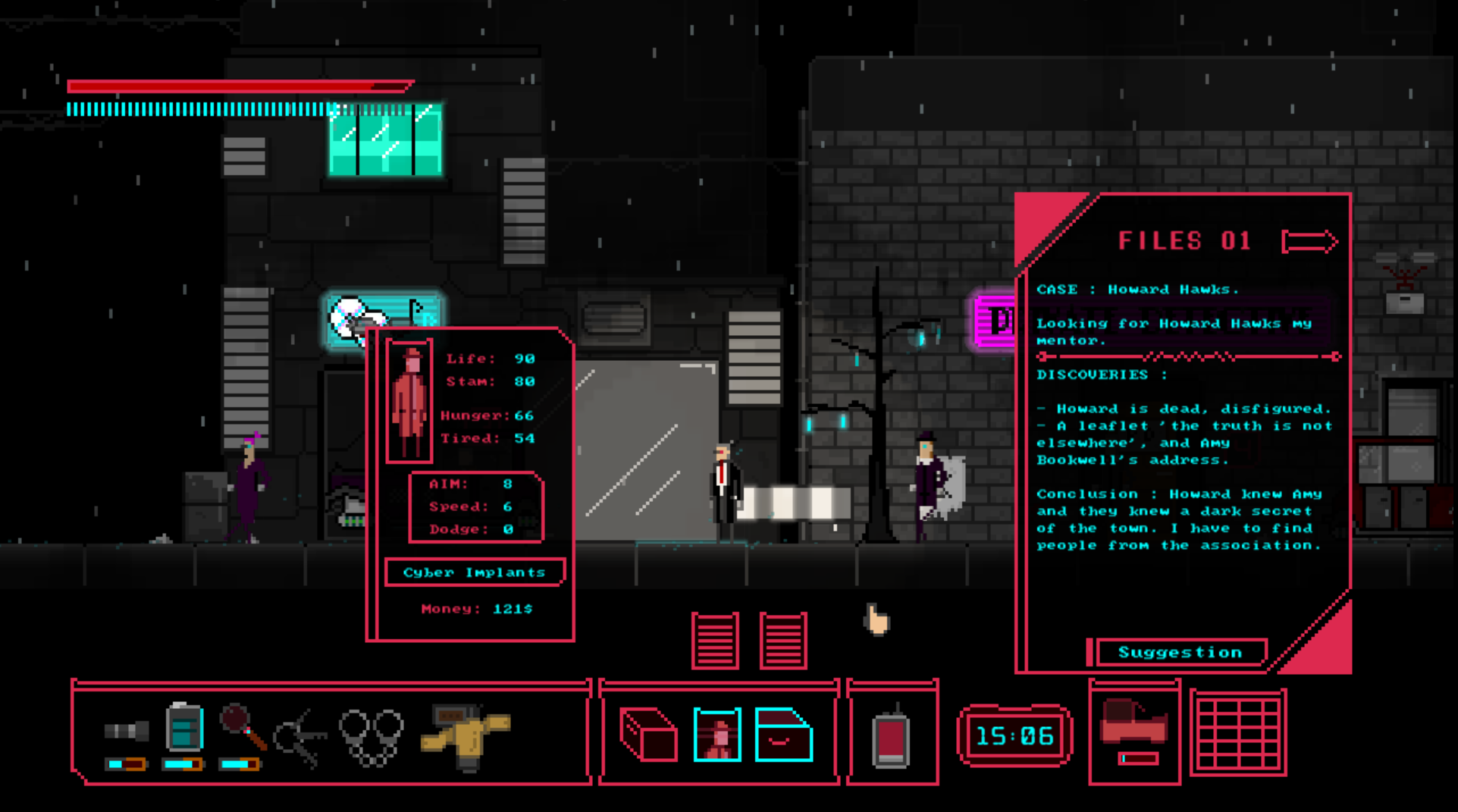This screenshot has width=1458, height=812.
Task: Select the yellow taser gun
Action: point(465,735)
